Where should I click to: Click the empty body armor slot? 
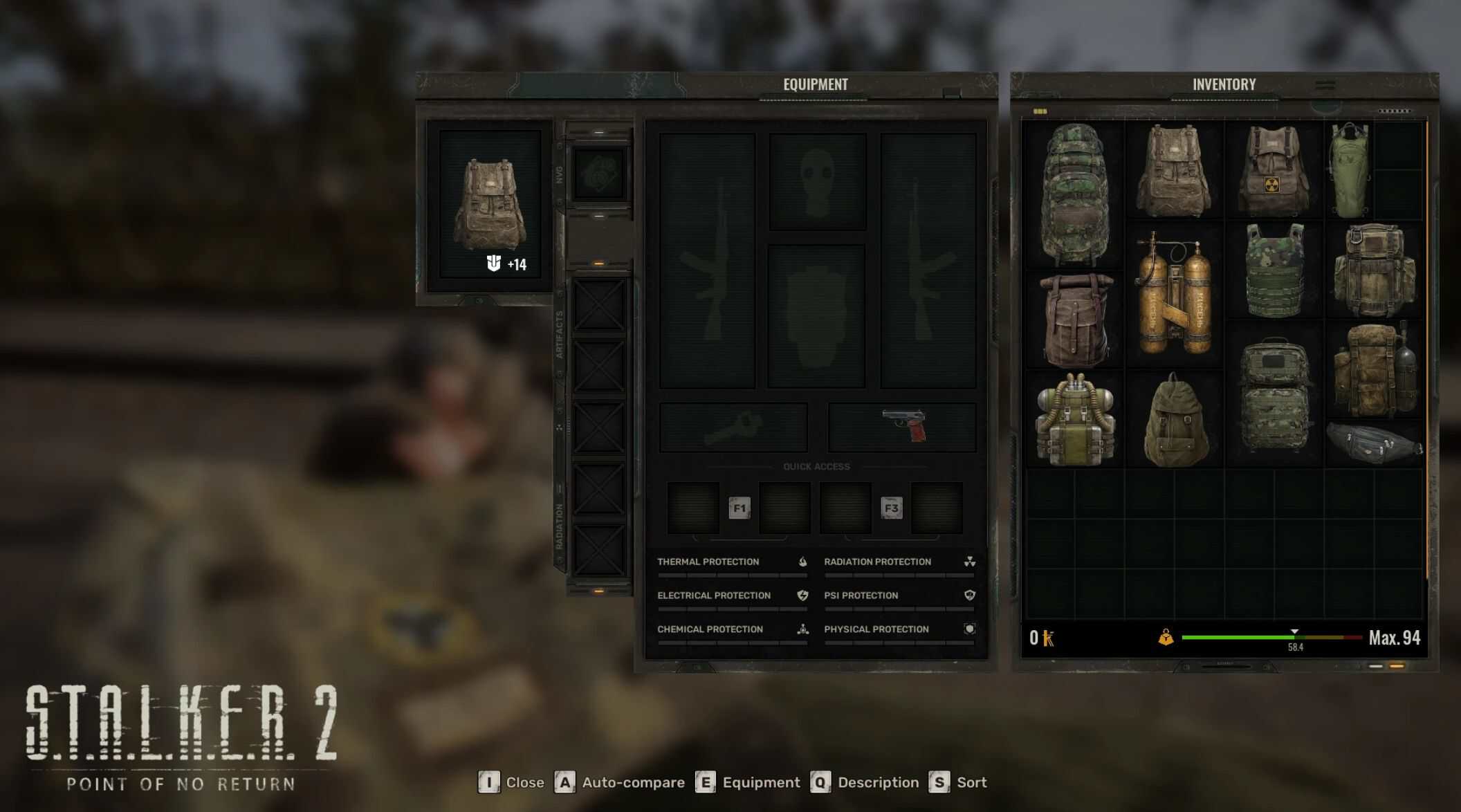pyautogui.click(x=816, y=315)
